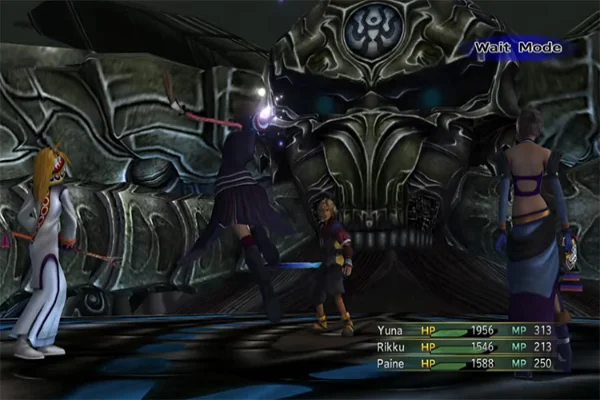Image resolution: width=600 pixels, height=400 pixels.
Task: Select Paine's party status row
Action: click(470, 362)
